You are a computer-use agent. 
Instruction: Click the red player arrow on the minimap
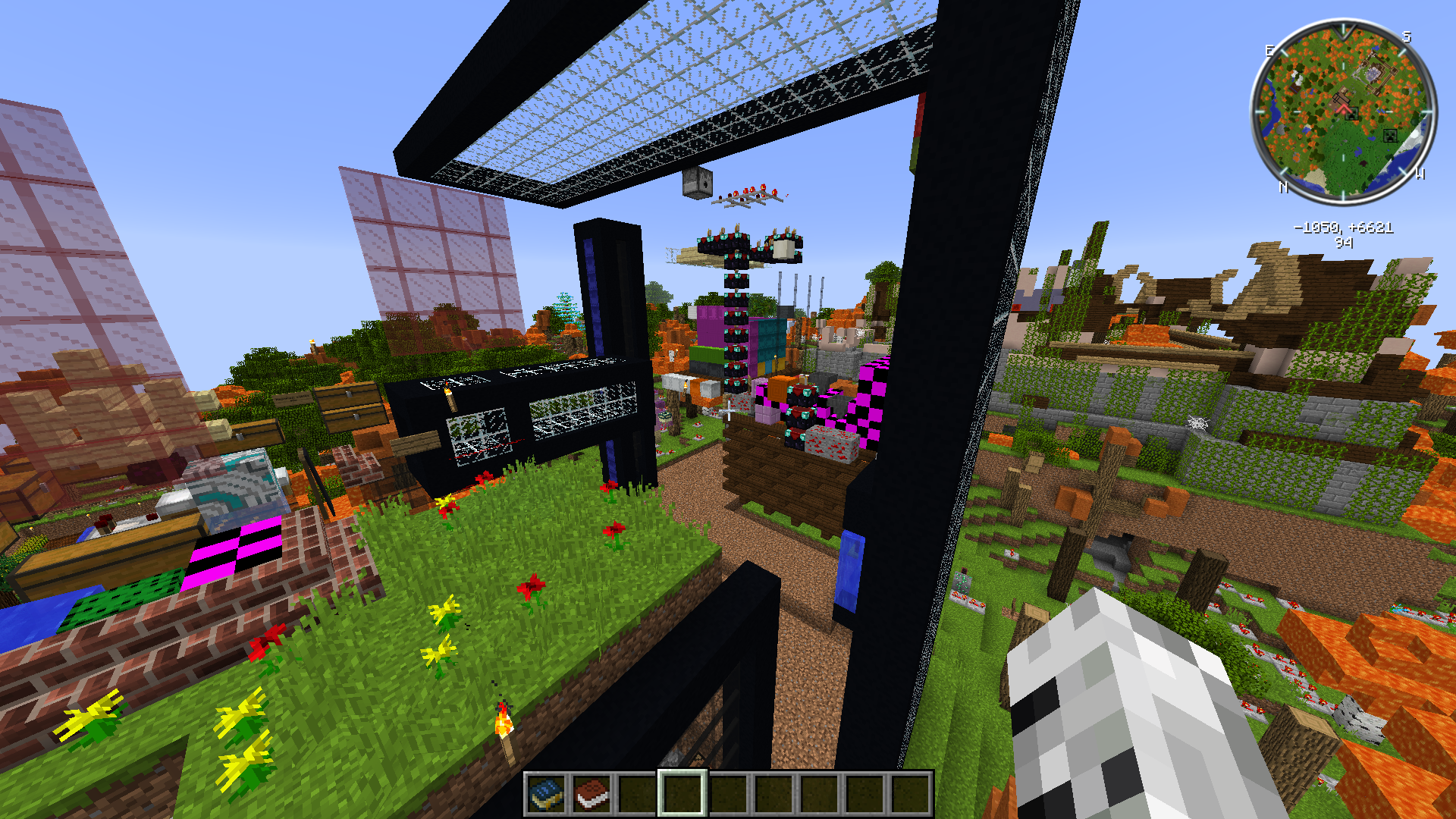(x=1345, y=109)
